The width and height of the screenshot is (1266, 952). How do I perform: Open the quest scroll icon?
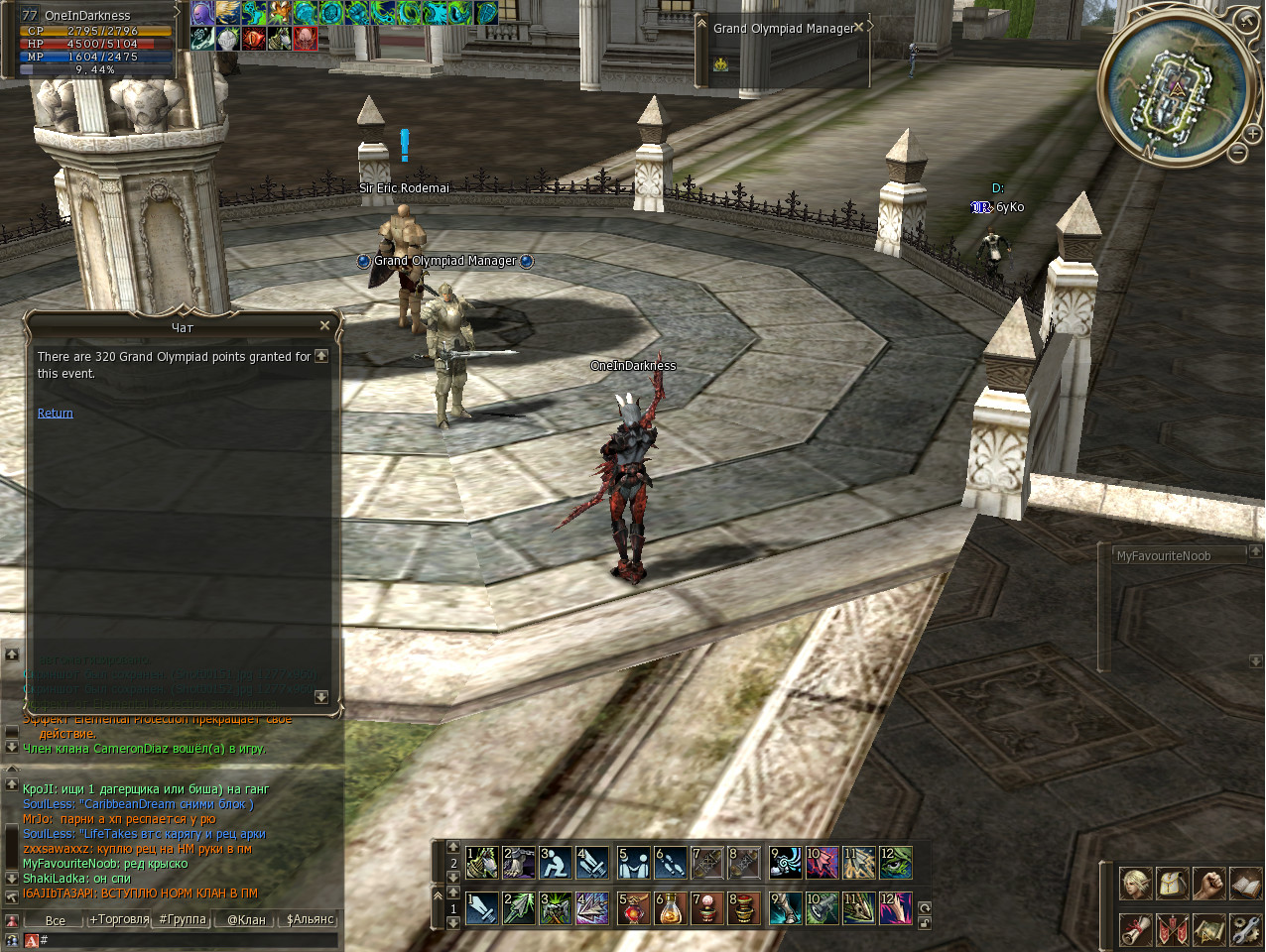(1136, 929)
